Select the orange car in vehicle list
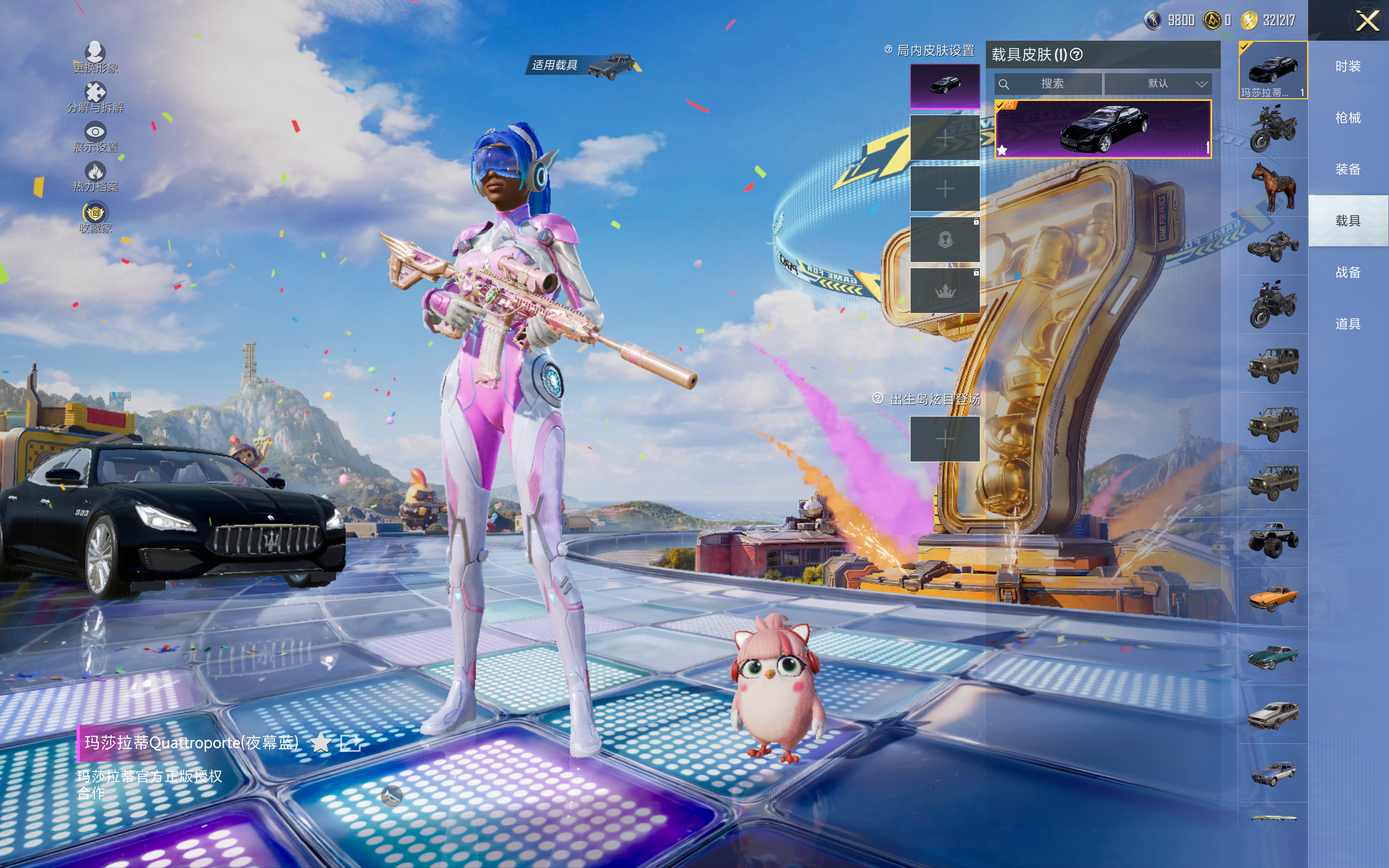The image size is (1389, 868). tap(1273, 598)
